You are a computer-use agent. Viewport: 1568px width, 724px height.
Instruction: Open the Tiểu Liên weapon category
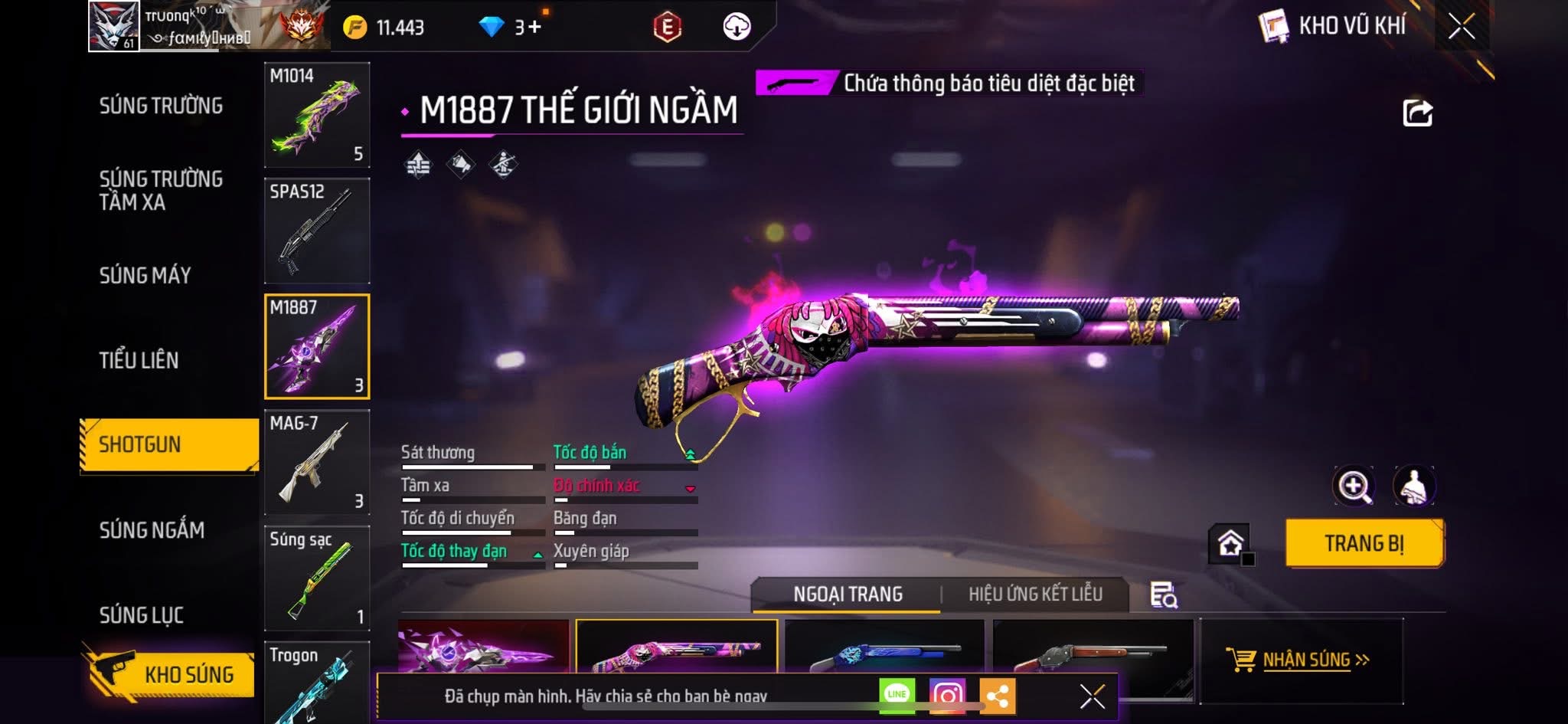[x=139, y=360]
